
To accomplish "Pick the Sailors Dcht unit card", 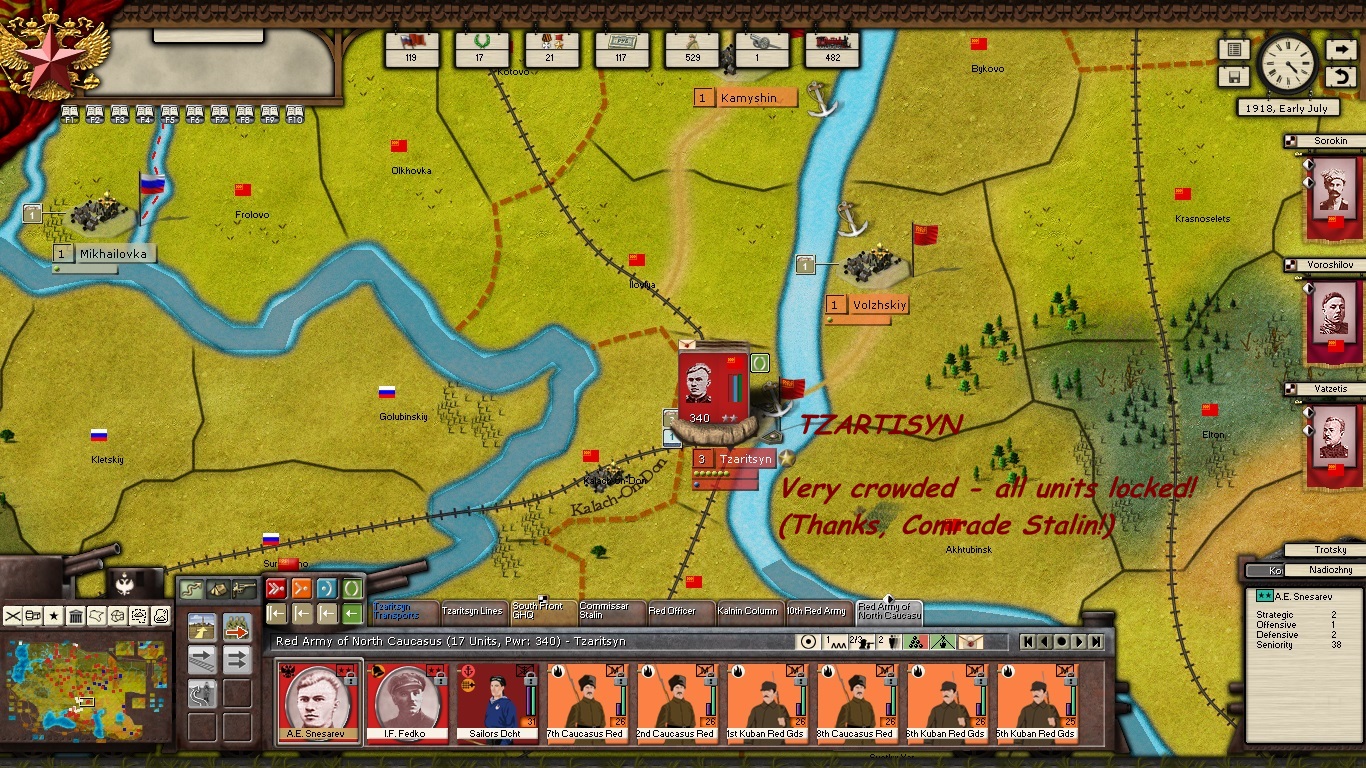I will coord(497,702).
